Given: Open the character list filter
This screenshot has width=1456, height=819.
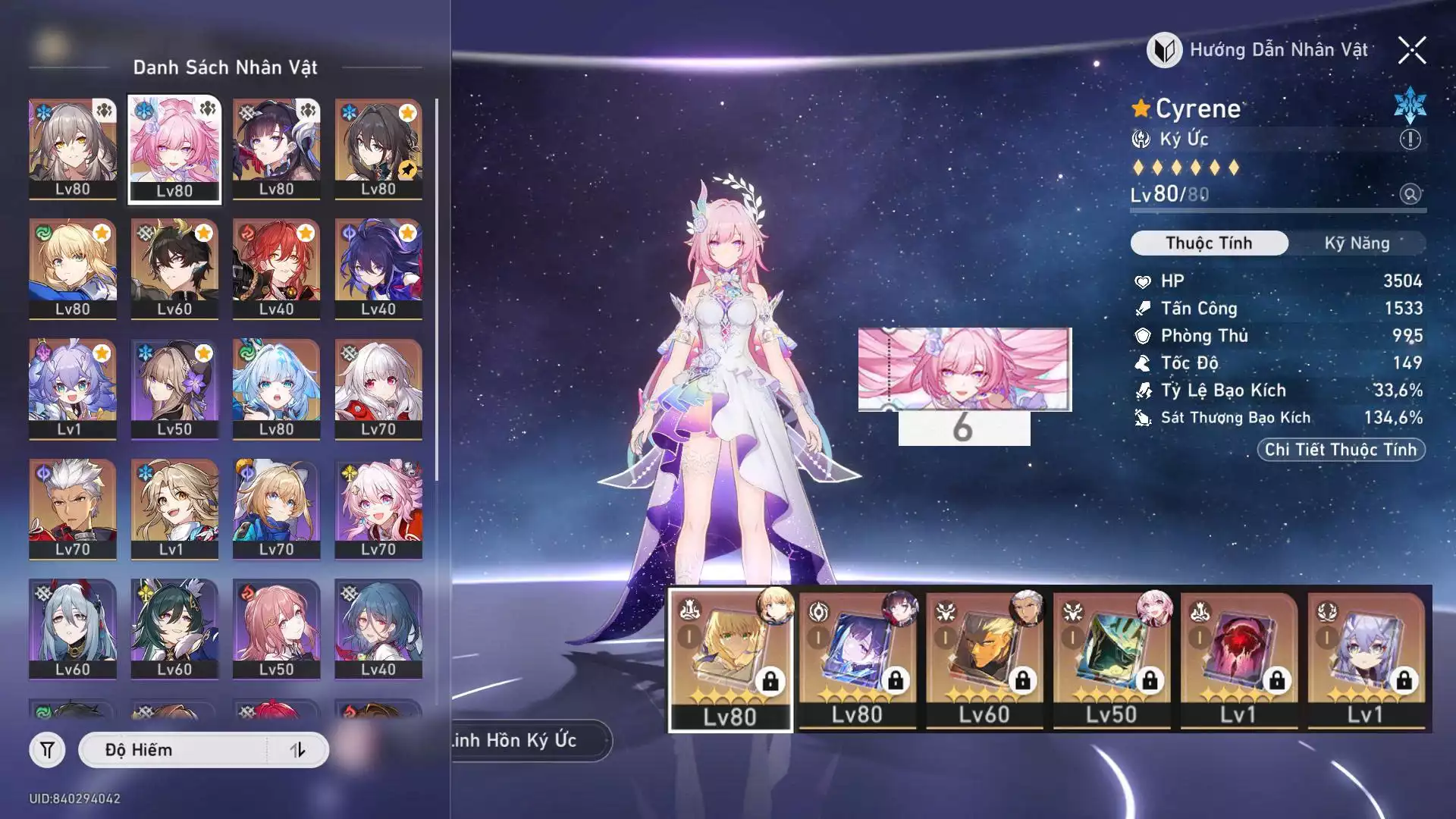Looking at the screenshot, I should (47, 750).
